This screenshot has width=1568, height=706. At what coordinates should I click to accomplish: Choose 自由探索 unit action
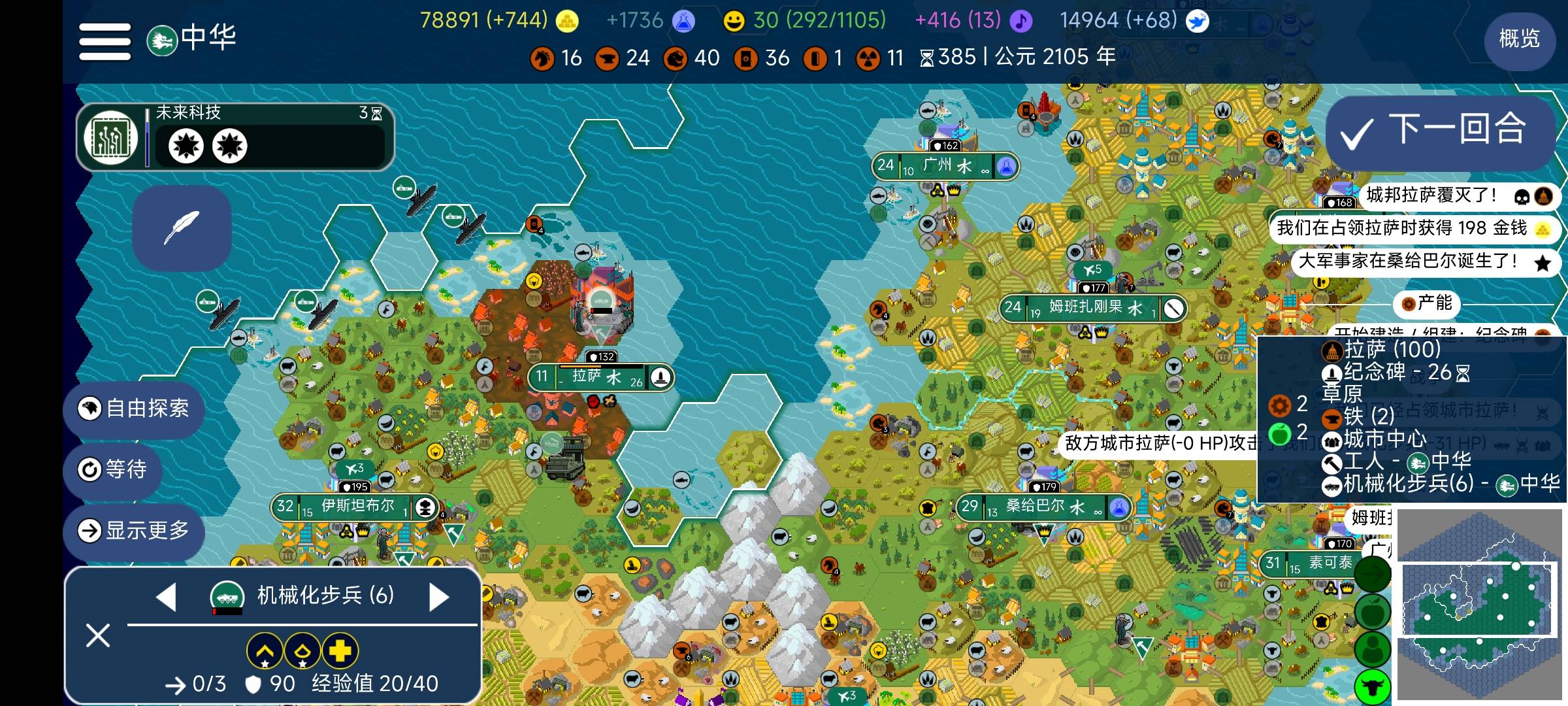pos(135,409)
